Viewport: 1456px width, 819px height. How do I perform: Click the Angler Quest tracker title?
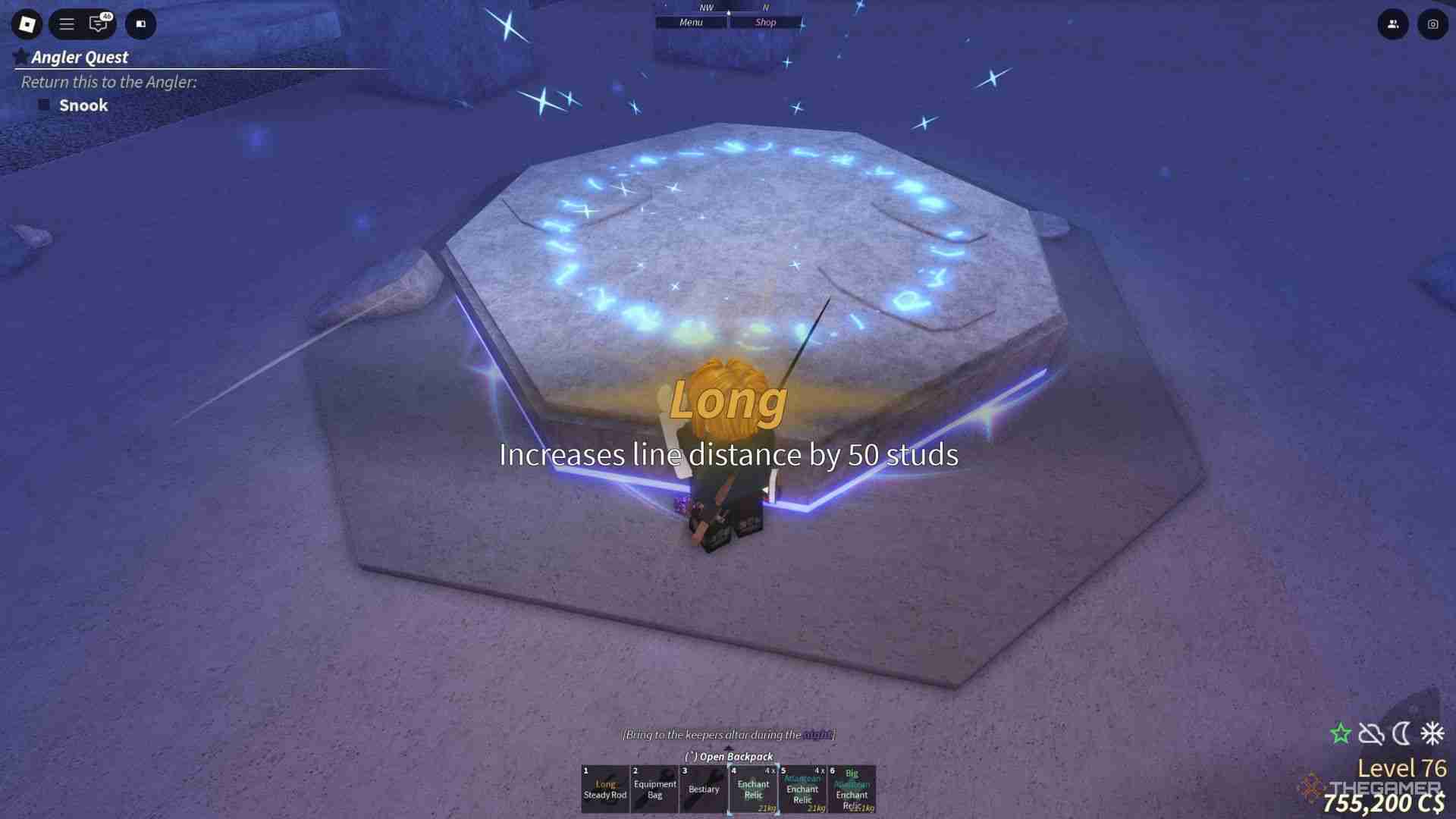[80, 57]
